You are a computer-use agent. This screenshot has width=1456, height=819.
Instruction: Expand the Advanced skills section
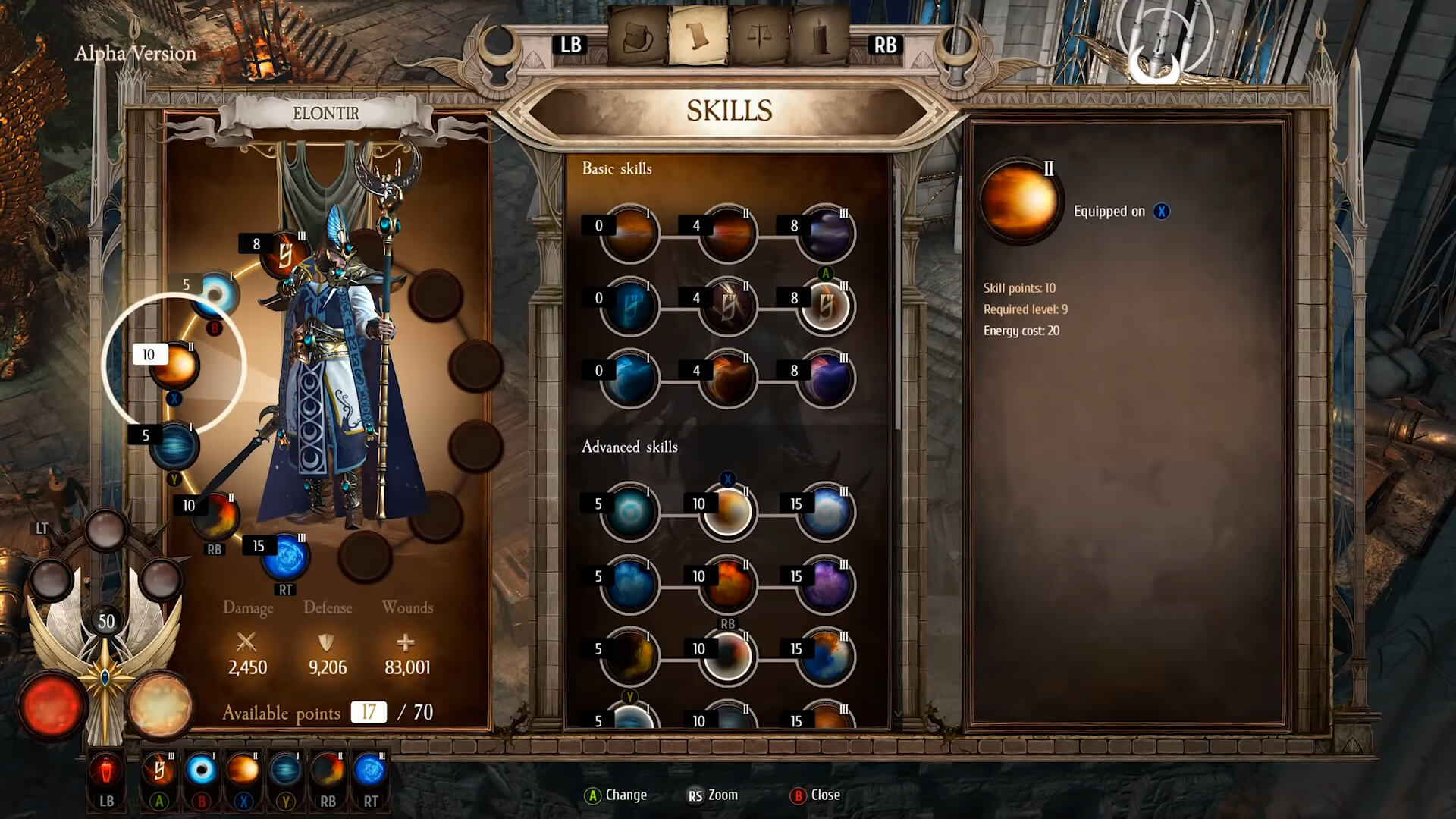tap(629, 447)
